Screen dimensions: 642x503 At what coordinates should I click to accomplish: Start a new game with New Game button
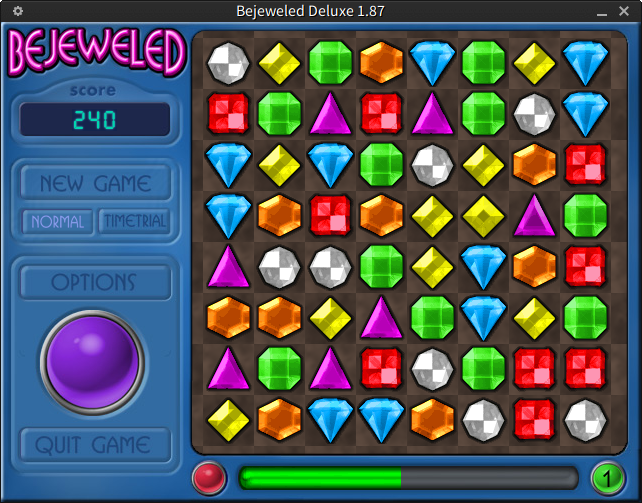click(x=95, y=184)
